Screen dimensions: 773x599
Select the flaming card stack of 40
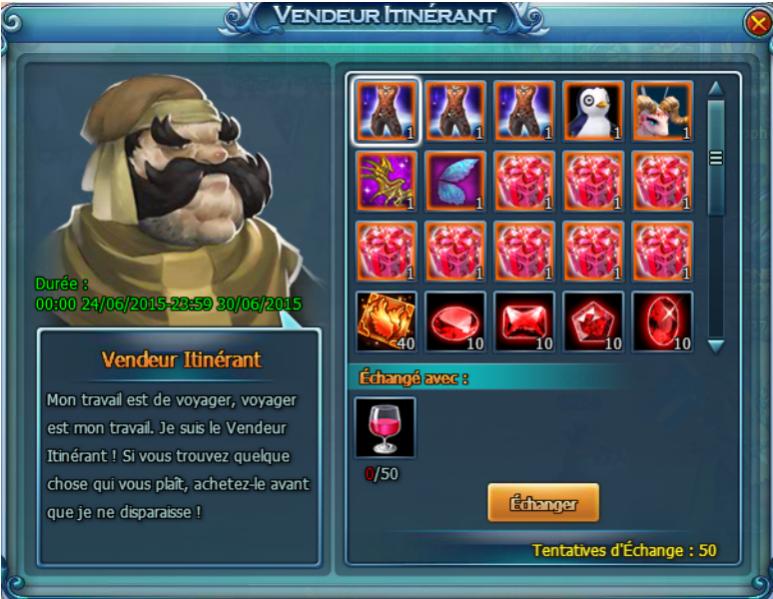tap(387, 322)
